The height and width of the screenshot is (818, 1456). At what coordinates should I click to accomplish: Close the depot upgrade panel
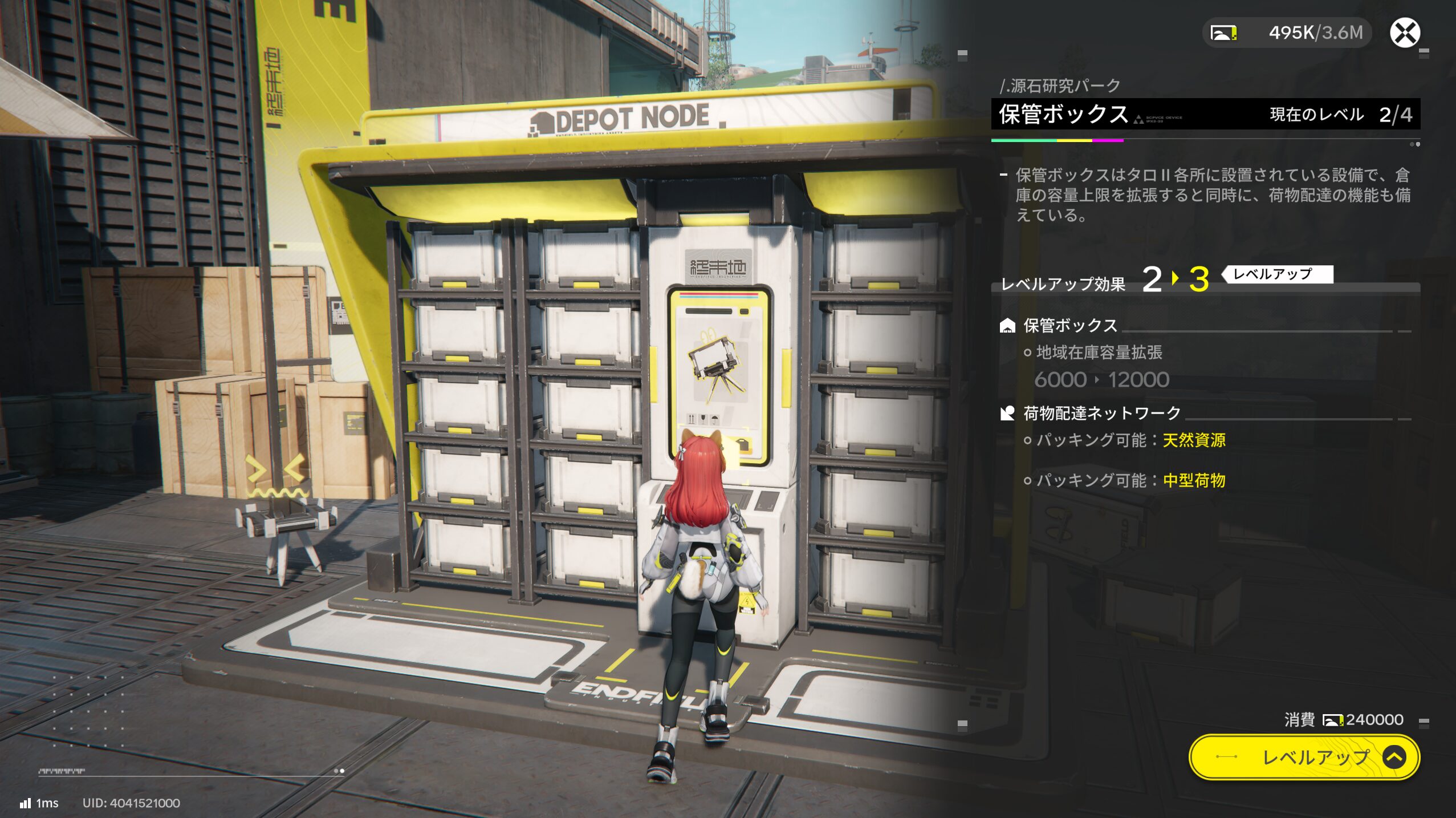point(1405,33)
